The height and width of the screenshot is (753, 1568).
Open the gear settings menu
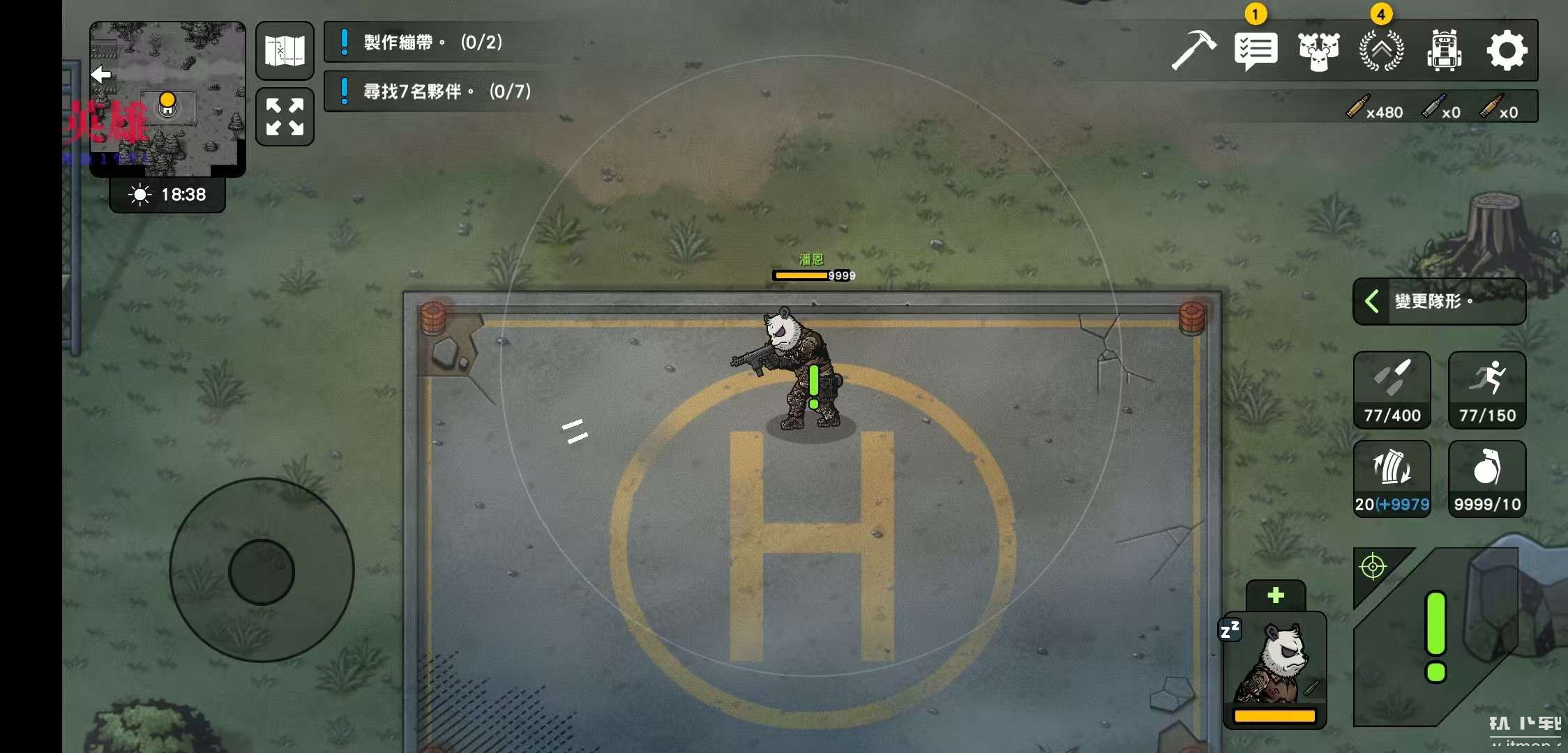1507,51
